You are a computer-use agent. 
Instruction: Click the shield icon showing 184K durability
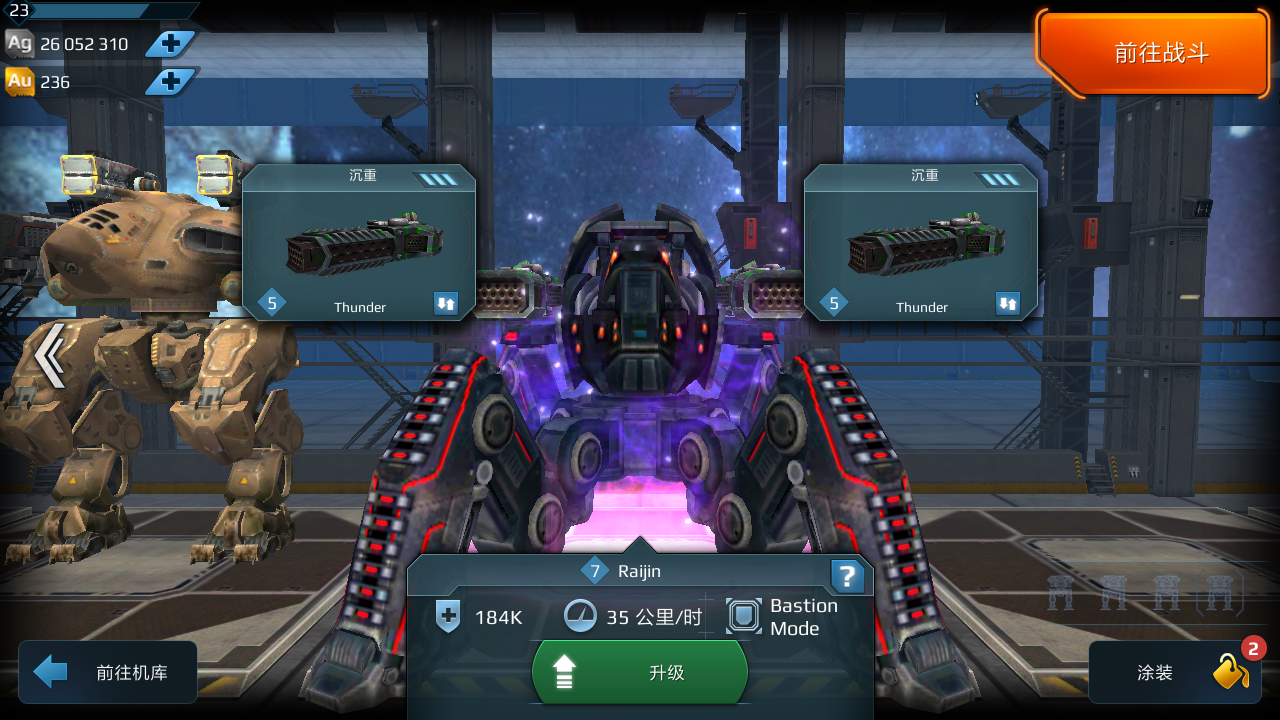(449, 617)
